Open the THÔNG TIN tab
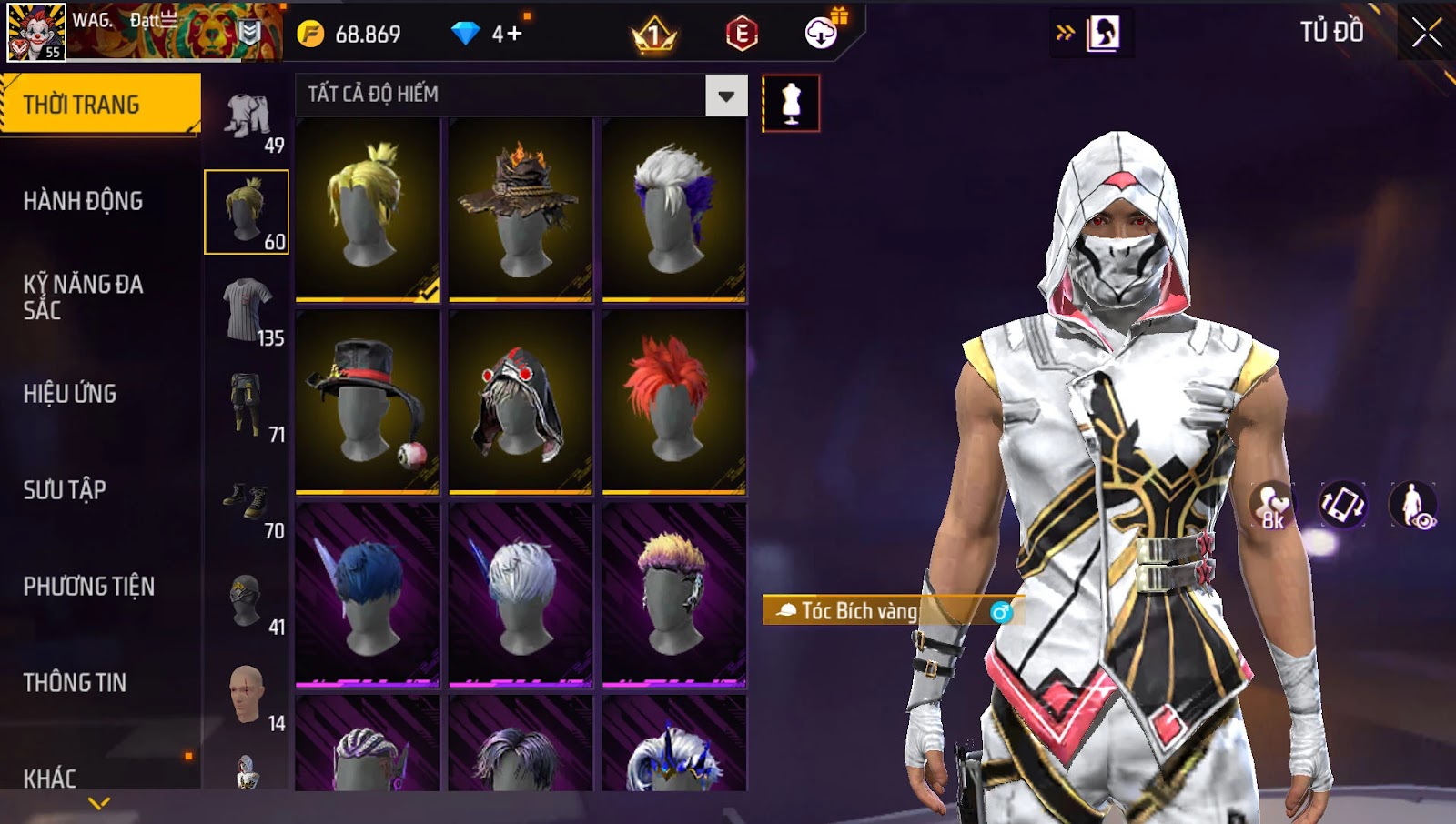Image resolution: width=1456 pixels, height=824 pixels. coord(76,683)
